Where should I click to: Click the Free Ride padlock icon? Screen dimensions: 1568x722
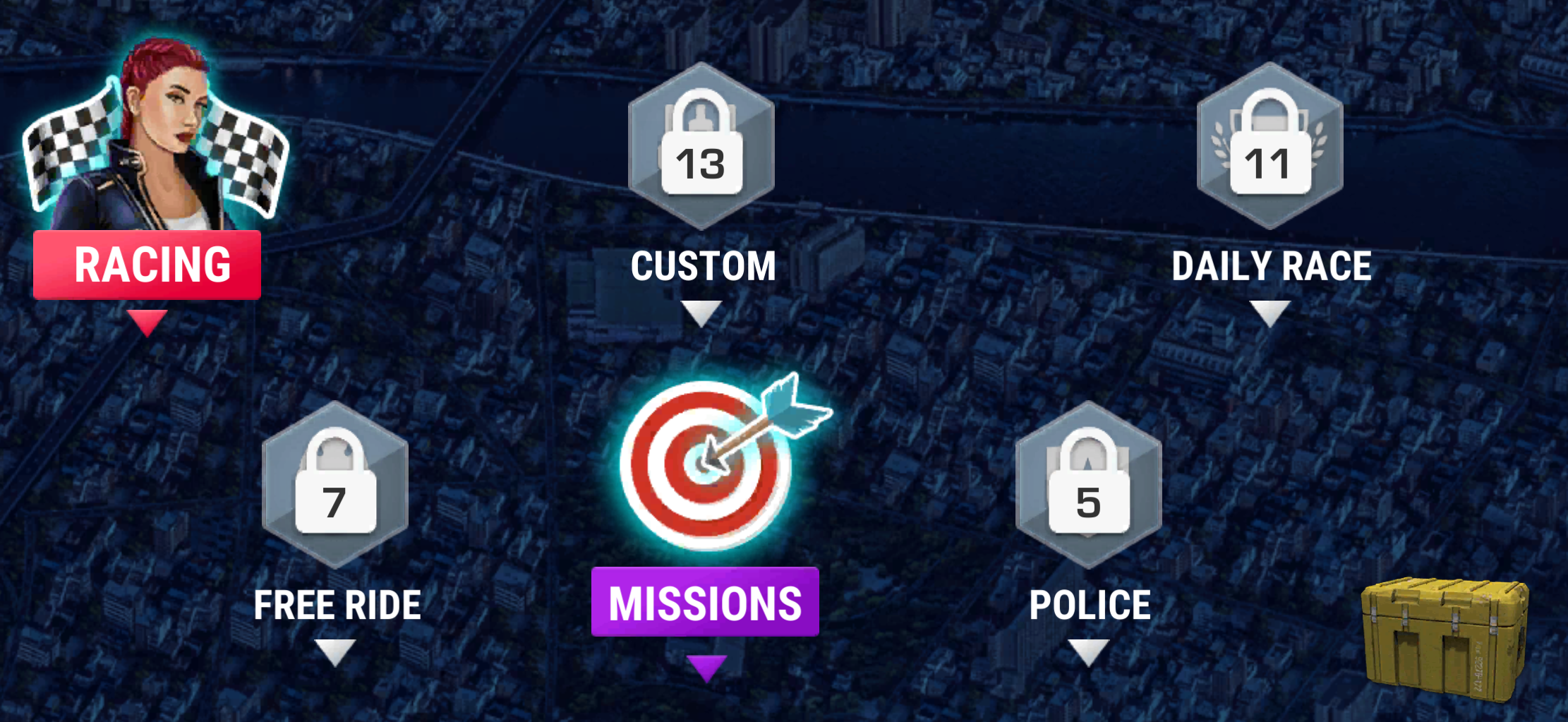coord(335,483)
